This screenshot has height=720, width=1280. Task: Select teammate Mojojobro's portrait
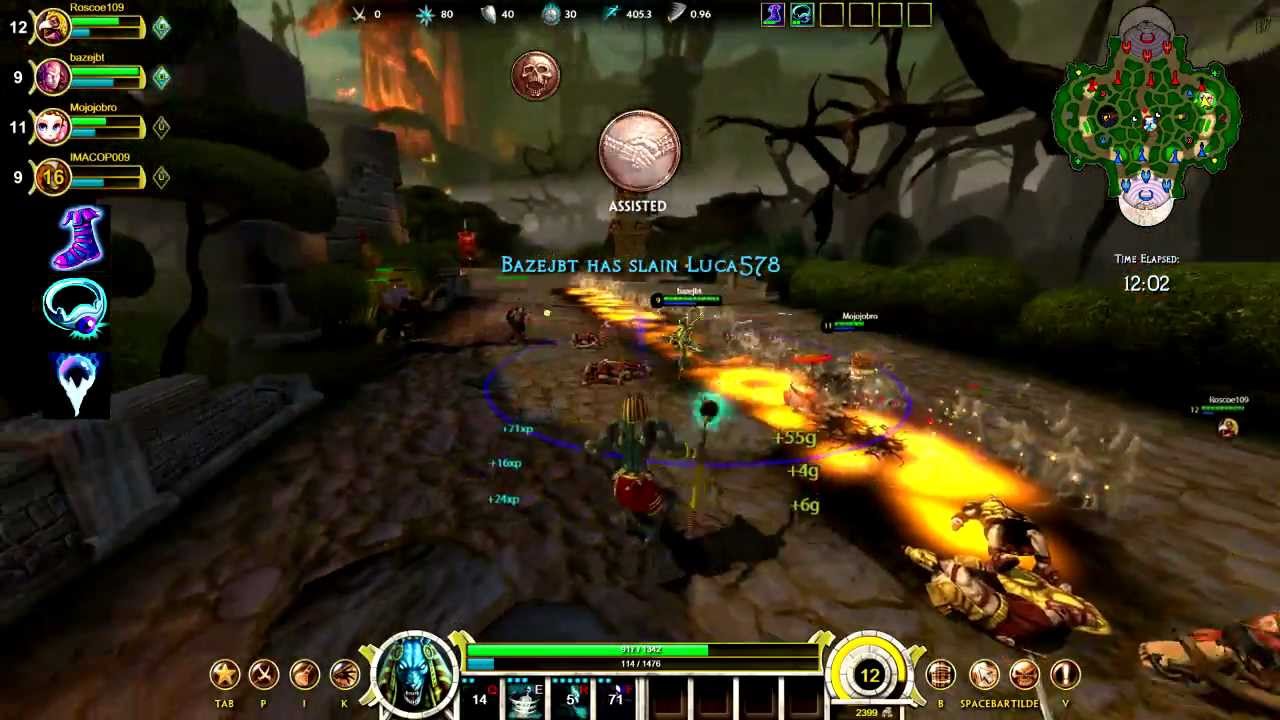click(x=52, y=127)
